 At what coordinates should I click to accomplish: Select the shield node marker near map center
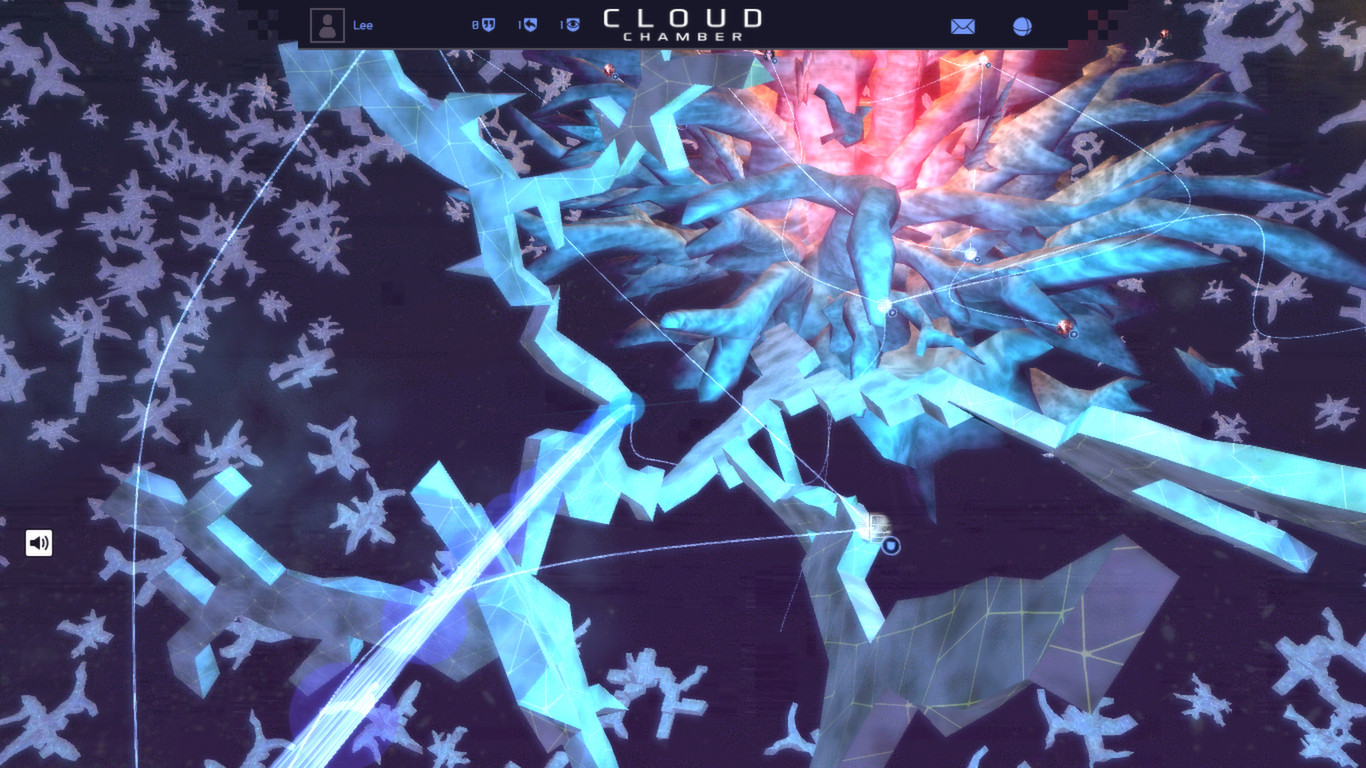[891, 546]
